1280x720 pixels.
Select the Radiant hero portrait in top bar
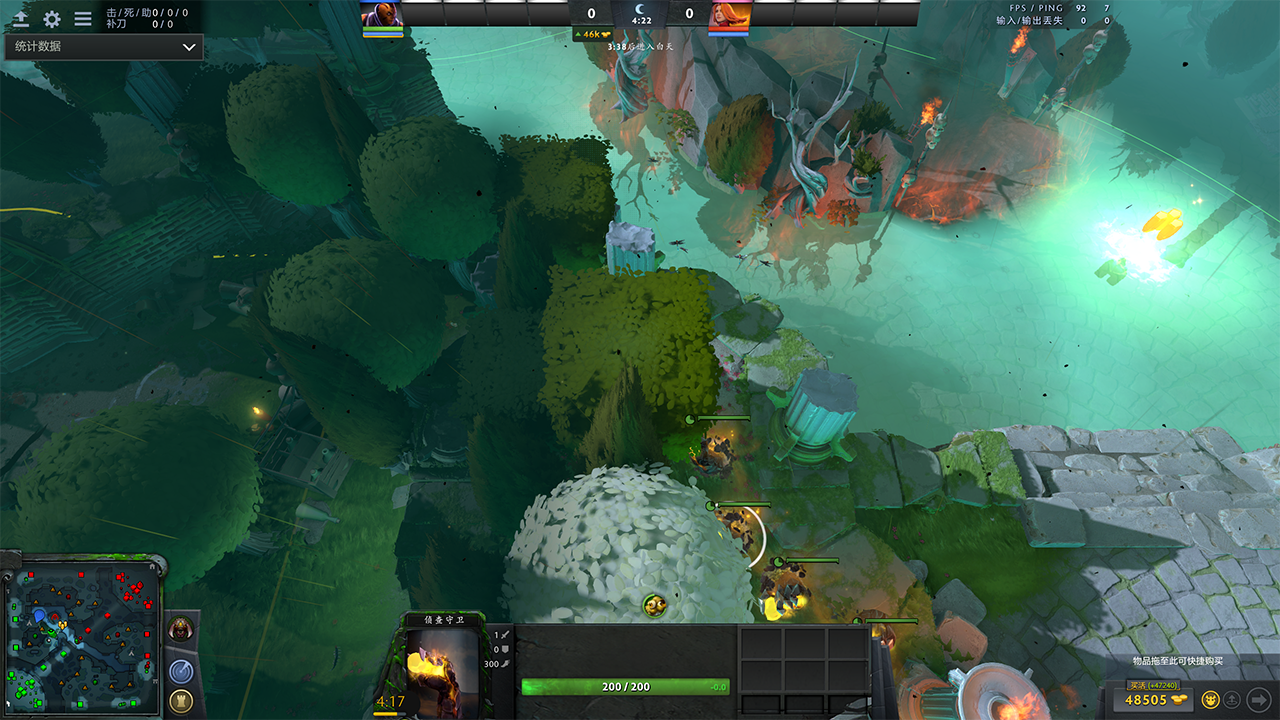(382, 14)
